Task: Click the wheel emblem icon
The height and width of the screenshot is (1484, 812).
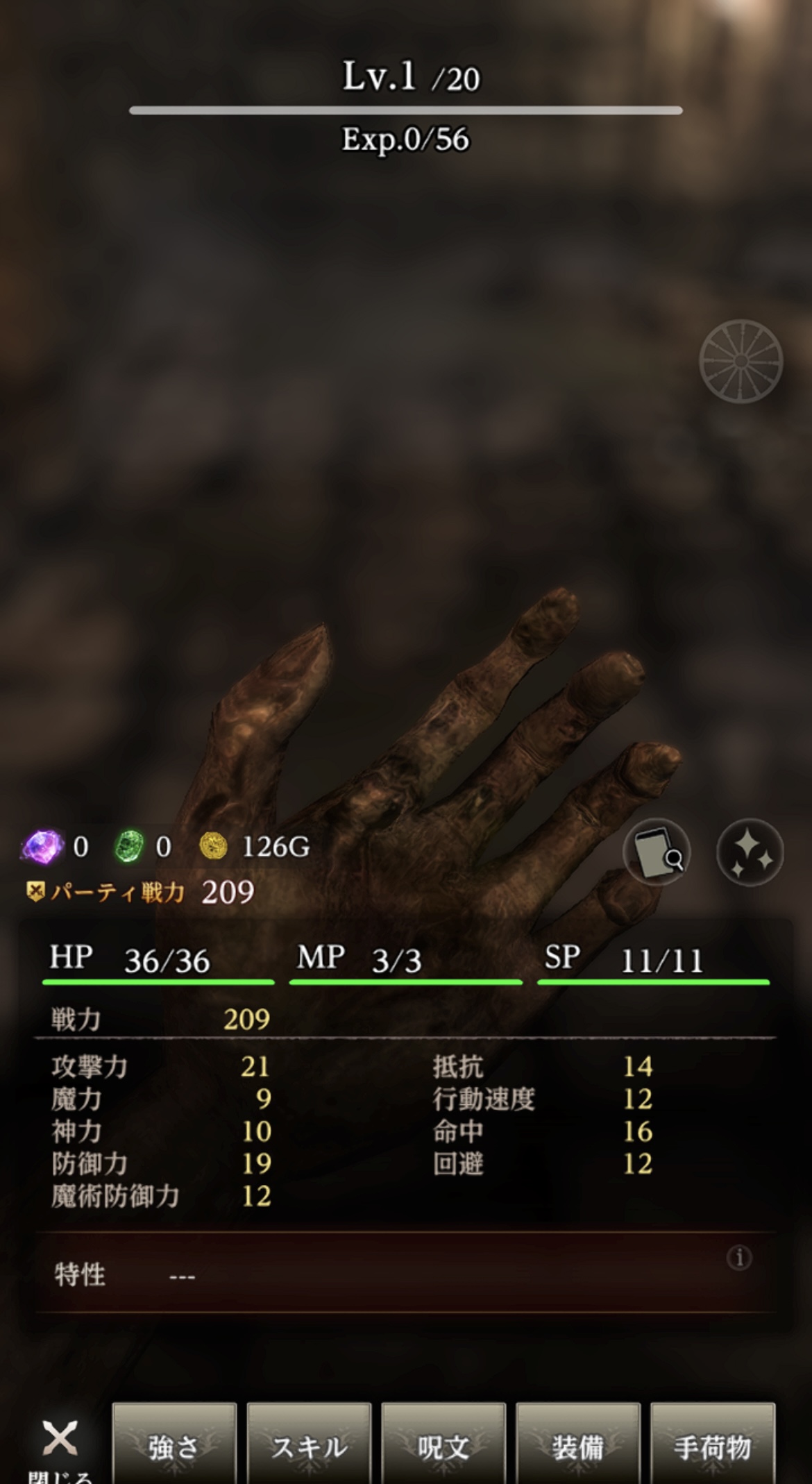Action: (741, 361)
